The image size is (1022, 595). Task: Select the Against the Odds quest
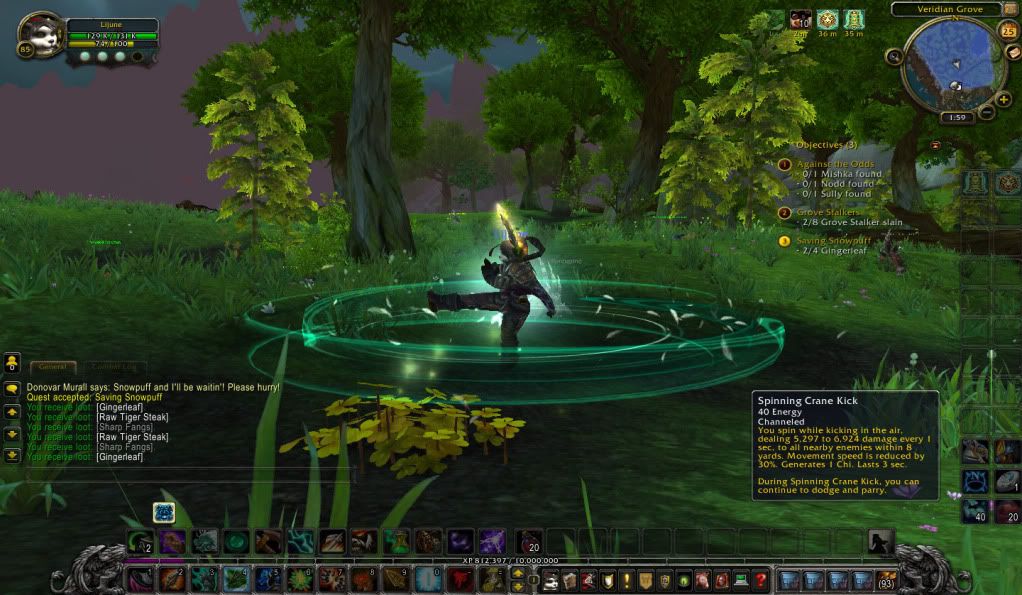click(834, 164)
